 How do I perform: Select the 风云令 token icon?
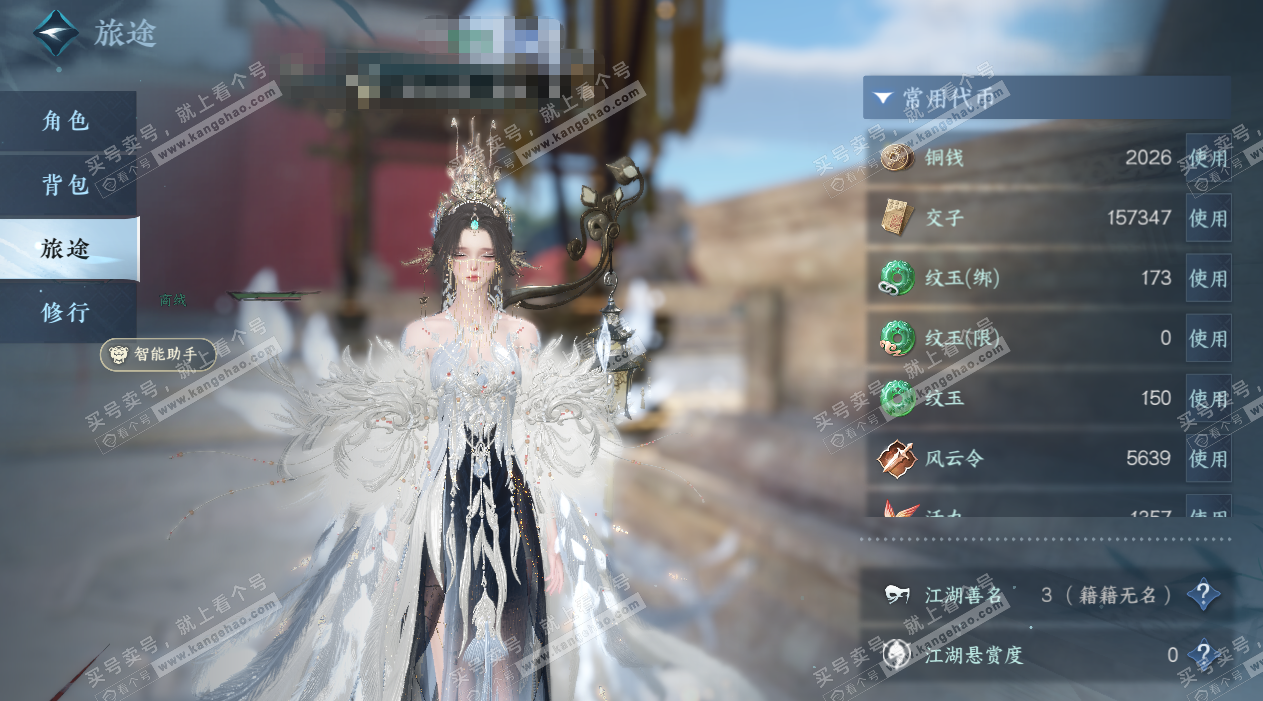tap(896, 458)
